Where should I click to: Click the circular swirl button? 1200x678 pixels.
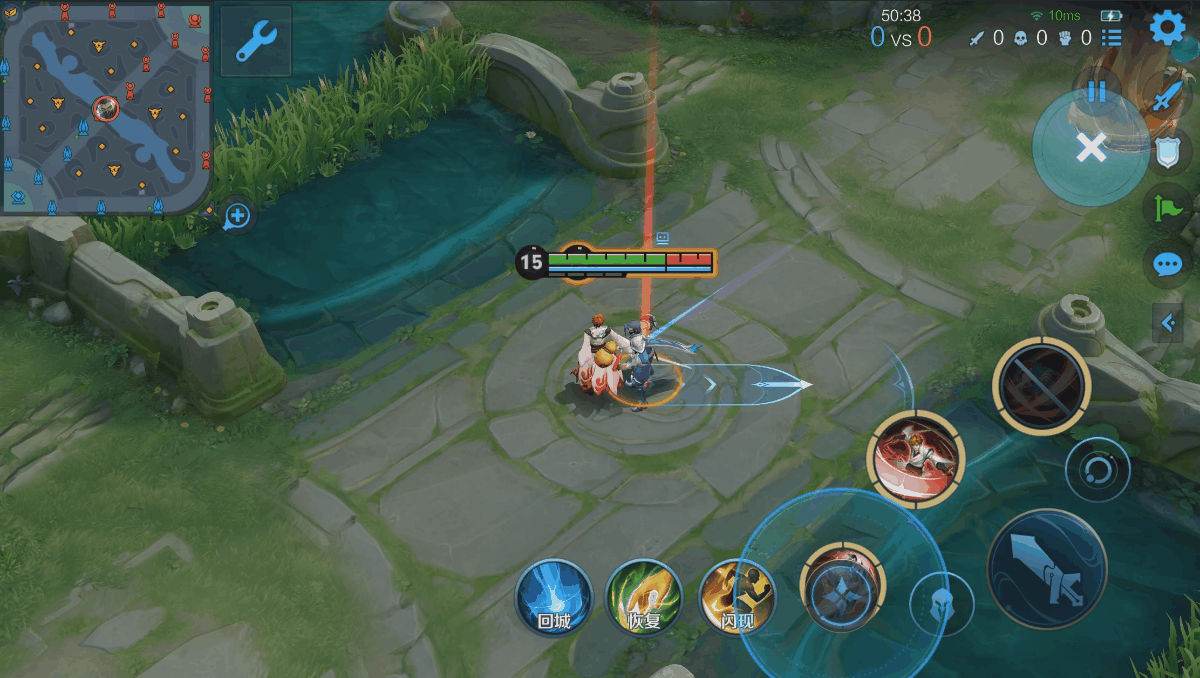tap(1097, 469)
